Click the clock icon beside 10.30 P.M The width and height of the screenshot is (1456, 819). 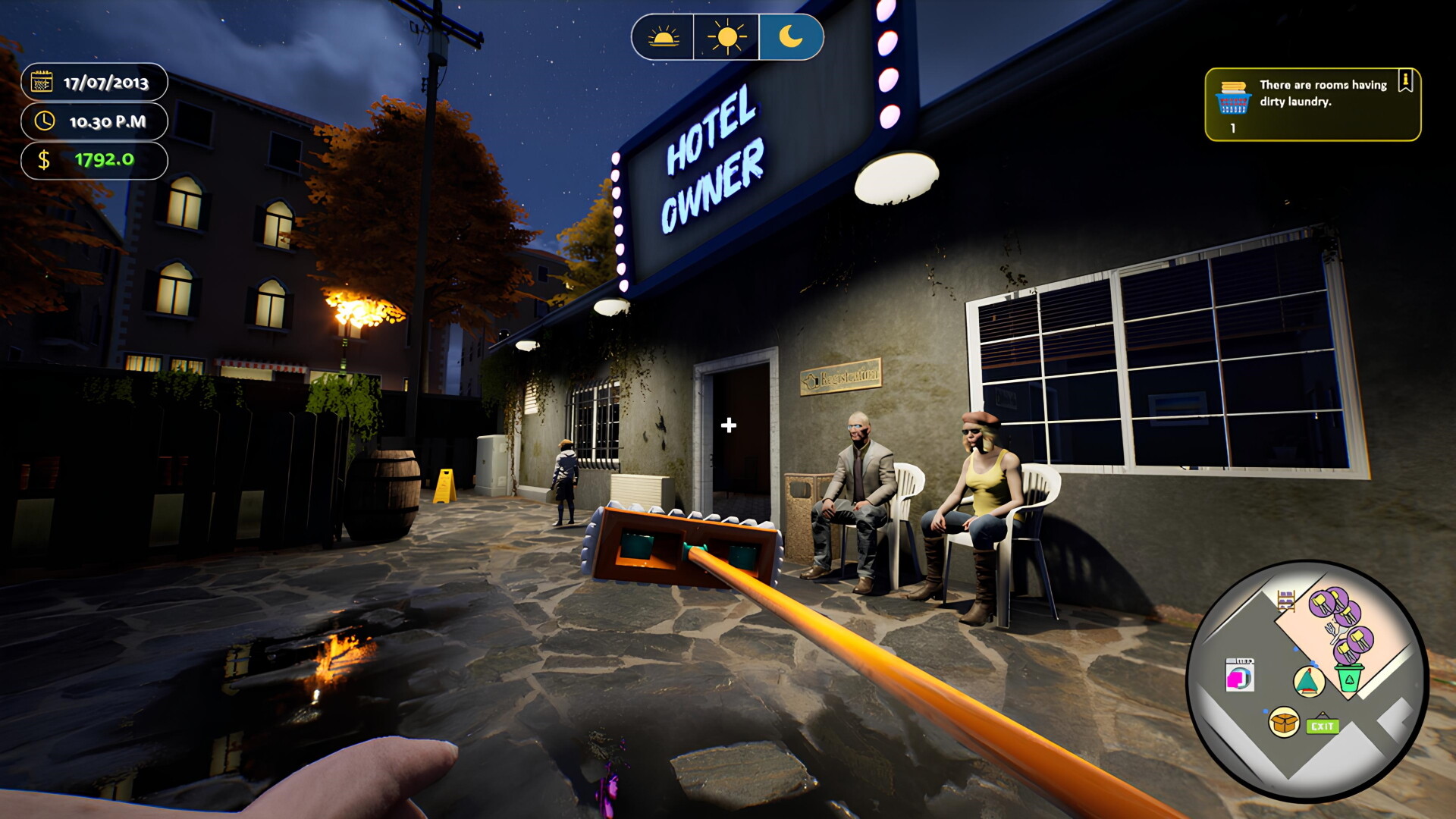tap(43, 121)
